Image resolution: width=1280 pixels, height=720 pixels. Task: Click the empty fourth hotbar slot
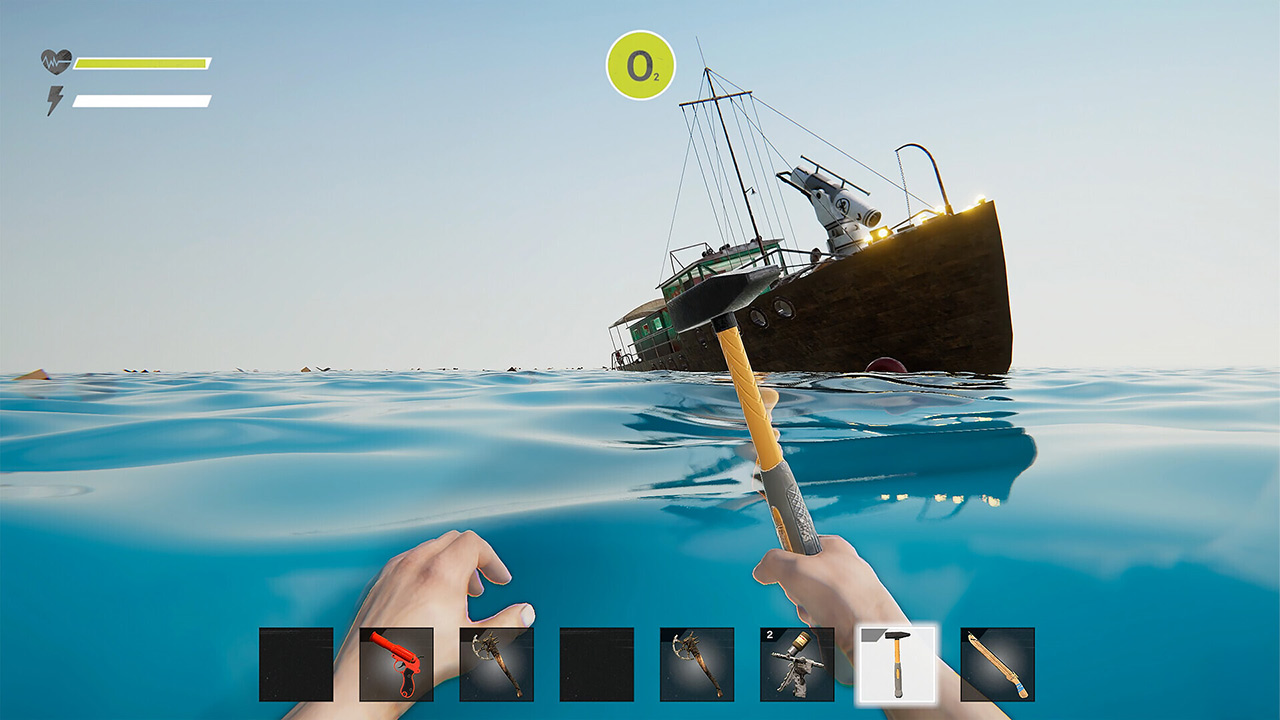tap(597, 665)
